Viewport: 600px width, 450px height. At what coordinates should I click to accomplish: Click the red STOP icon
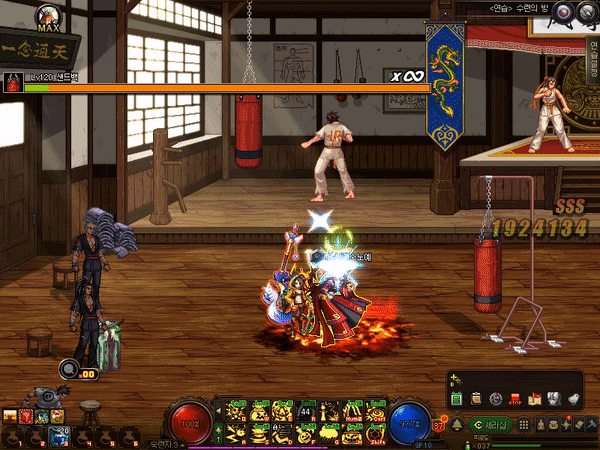coord(514,399)
